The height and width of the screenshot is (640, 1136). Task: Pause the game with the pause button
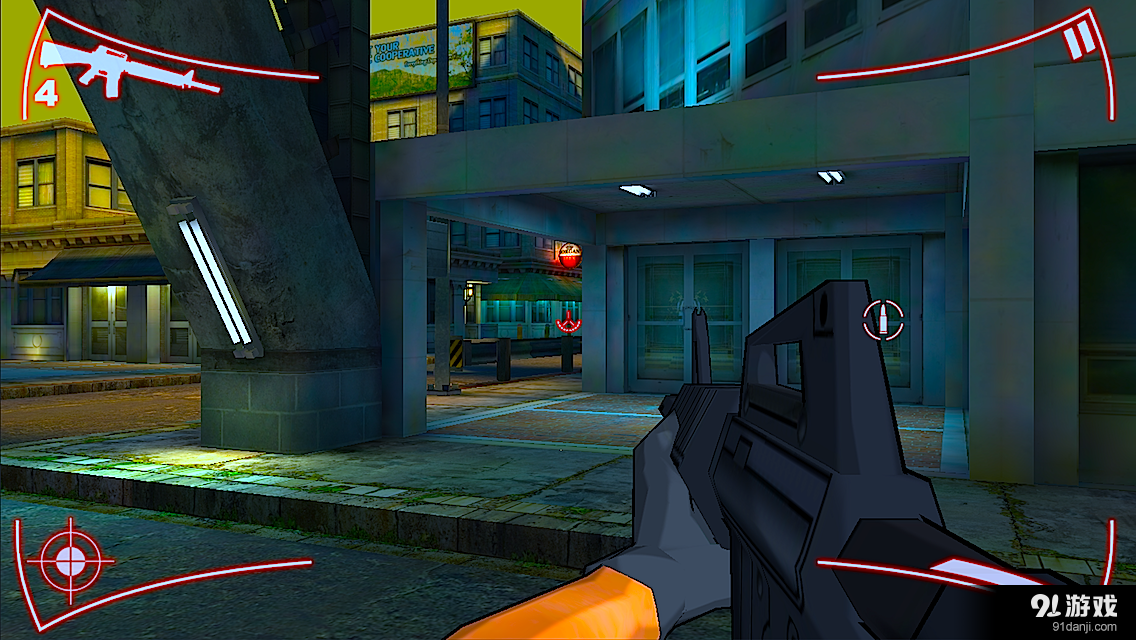1079,43
